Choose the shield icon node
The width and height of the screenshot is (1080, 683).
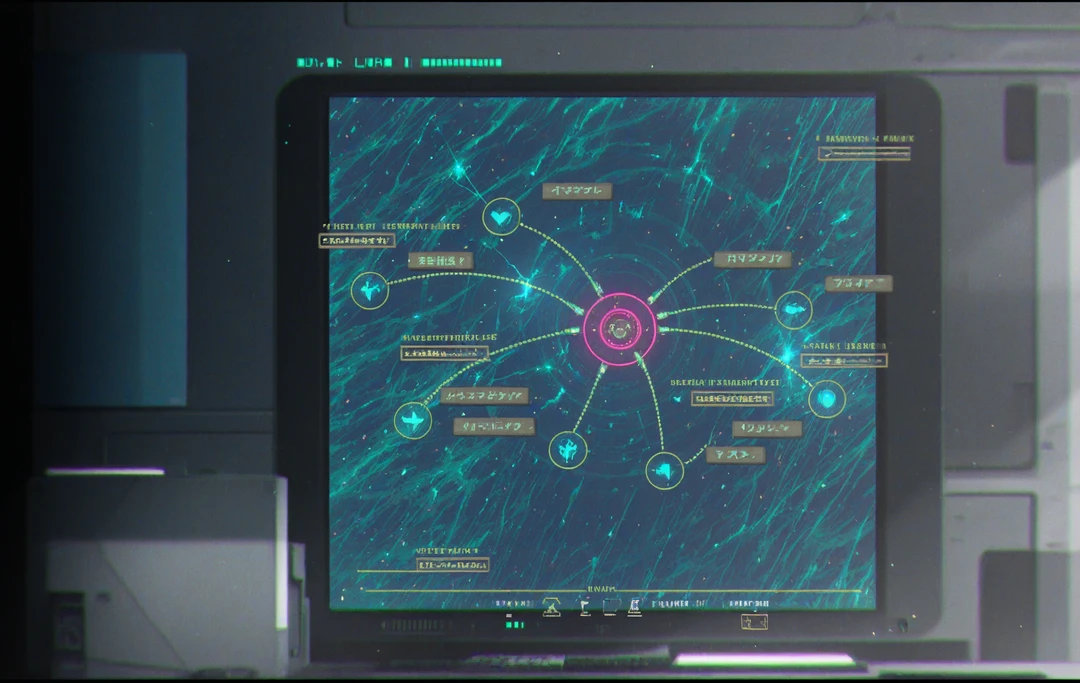(x=826, y=399)
